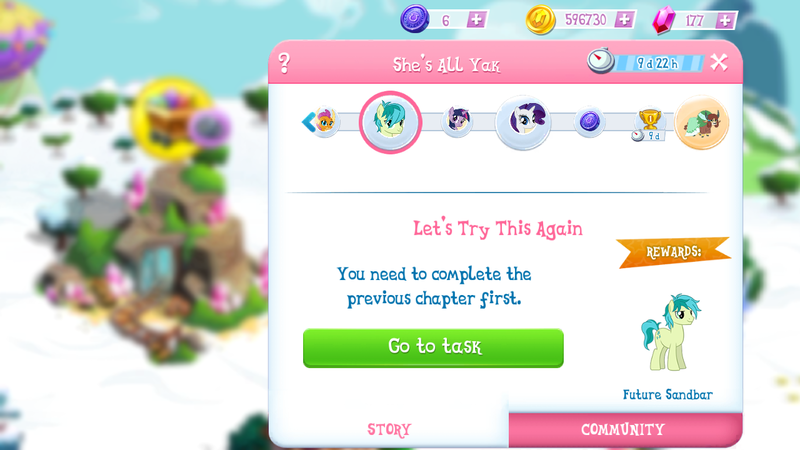Open the gold trophy milestone
This screenshot has height=450, width=800.
pyautogui.click(x=649, y=122)
